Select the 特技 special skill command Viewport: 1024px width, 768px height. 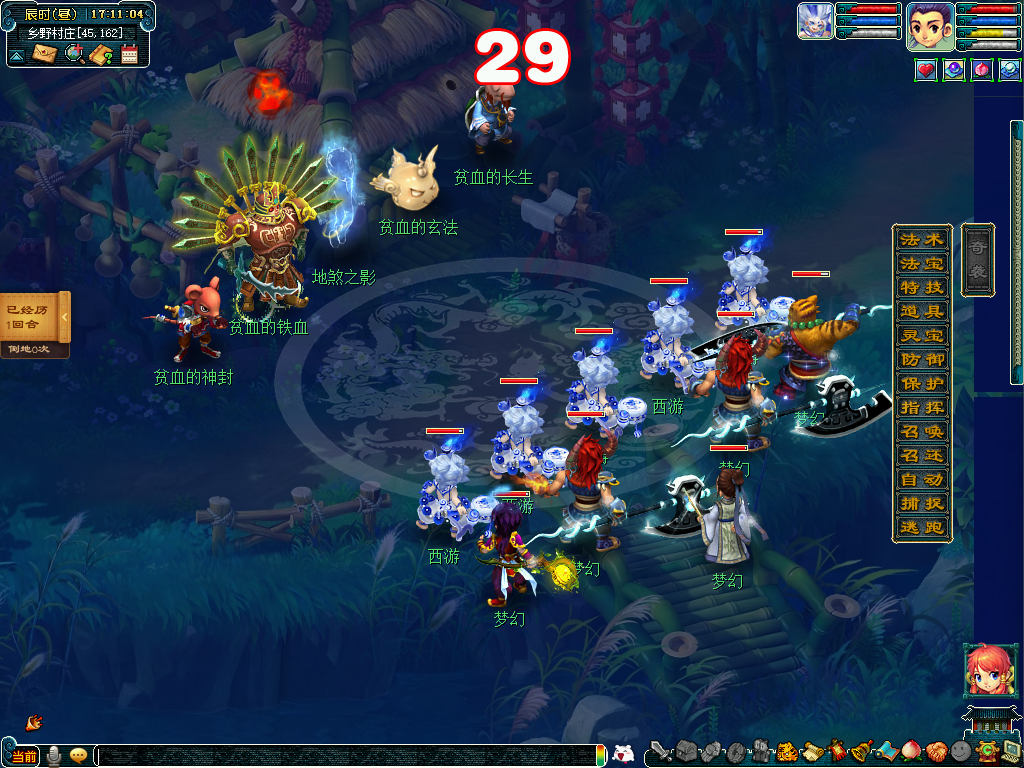pos(921,288)
